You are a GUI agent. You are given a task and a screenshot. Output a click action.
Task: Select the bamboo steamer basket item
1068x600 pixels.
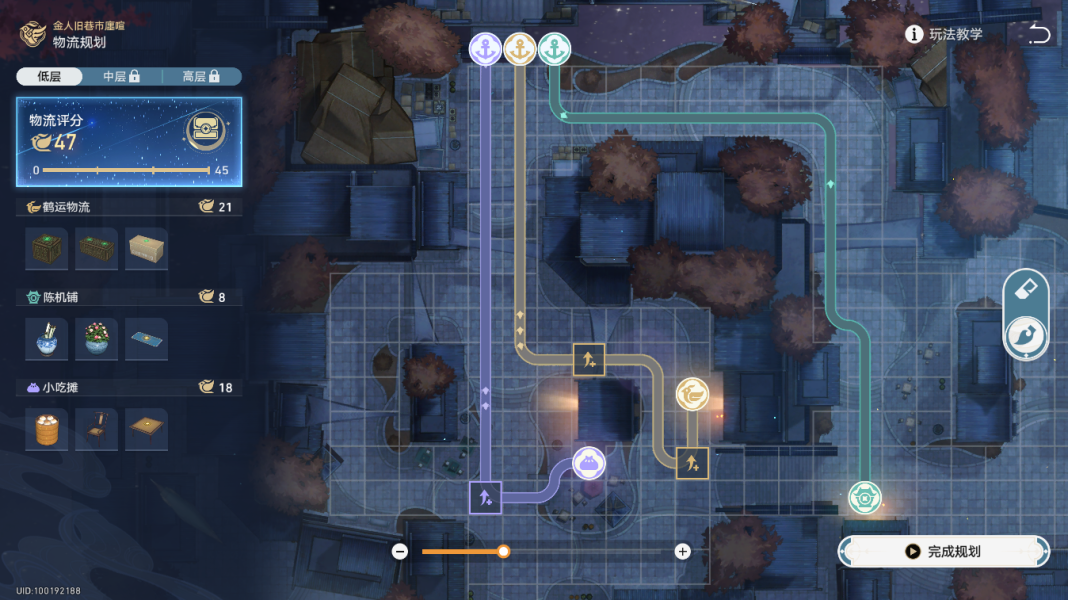[47, 429]
